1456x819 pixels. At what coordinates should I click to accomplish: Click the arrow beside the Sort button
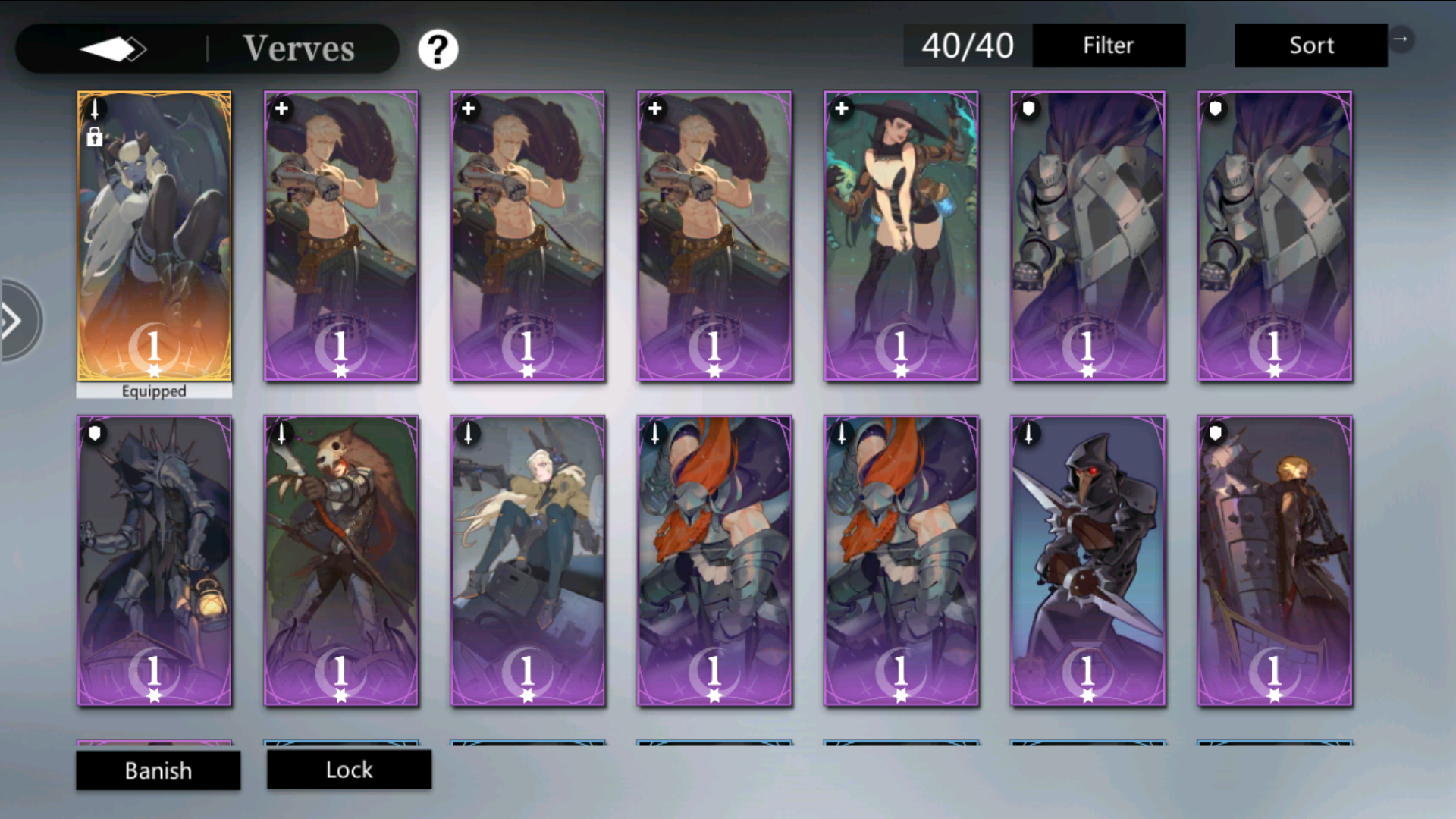click(x=1402, y=38)
